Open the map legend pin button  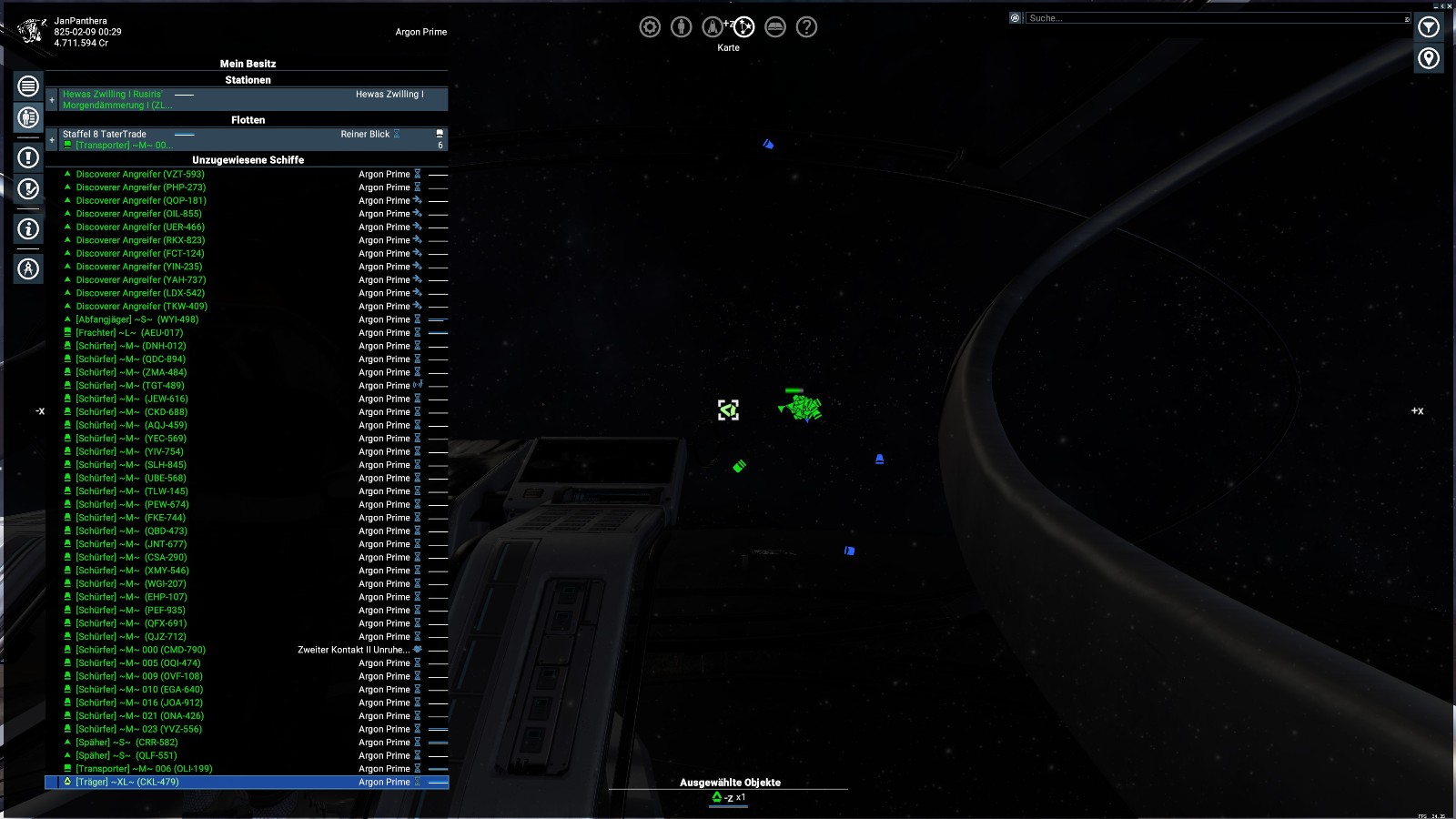[x=1429, y=59]
